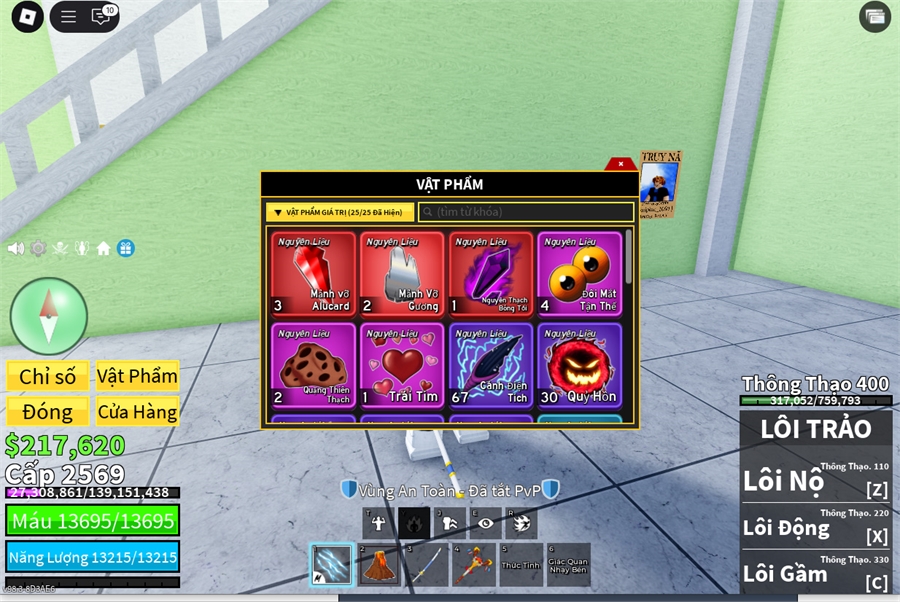Screen dimensions: 900x602
Task: Open the Roblox chat overlay
Action: [102, 16]
